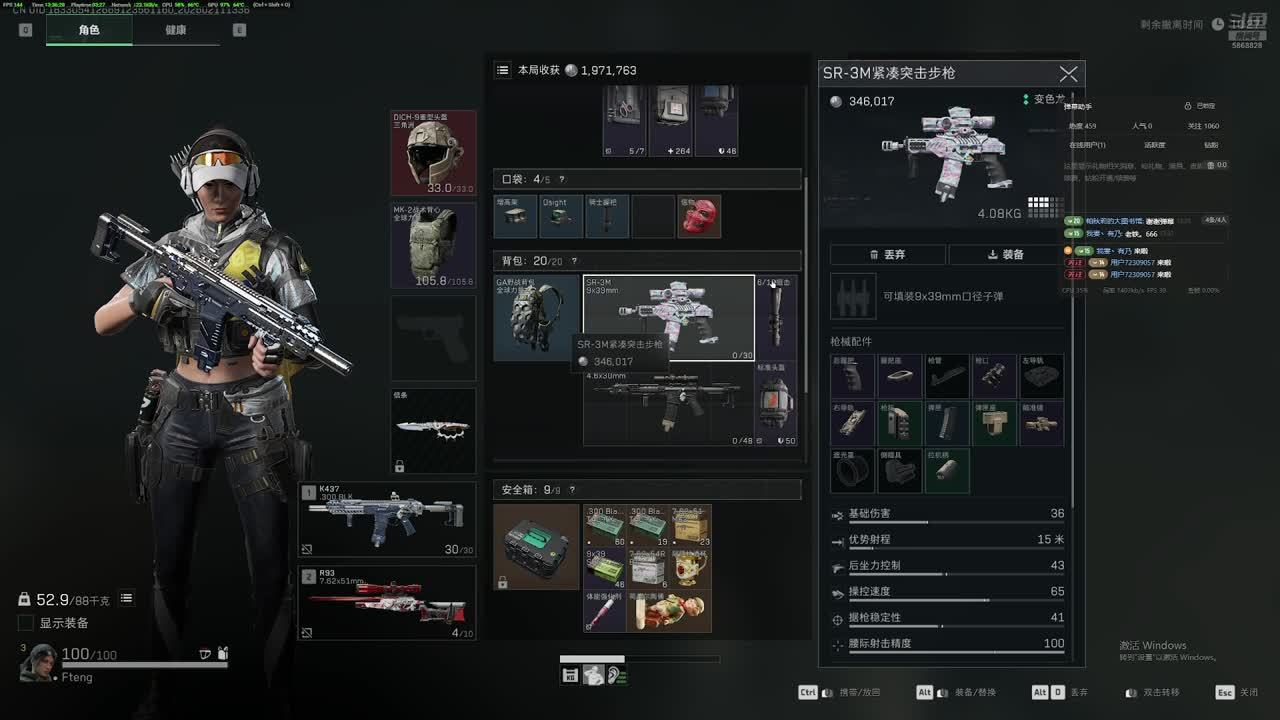Image resolution: width=1280 pixels, height=720 pixels.
Task: Open the weight list icon beside 52.9 千克
Action: tap(127, 599)
